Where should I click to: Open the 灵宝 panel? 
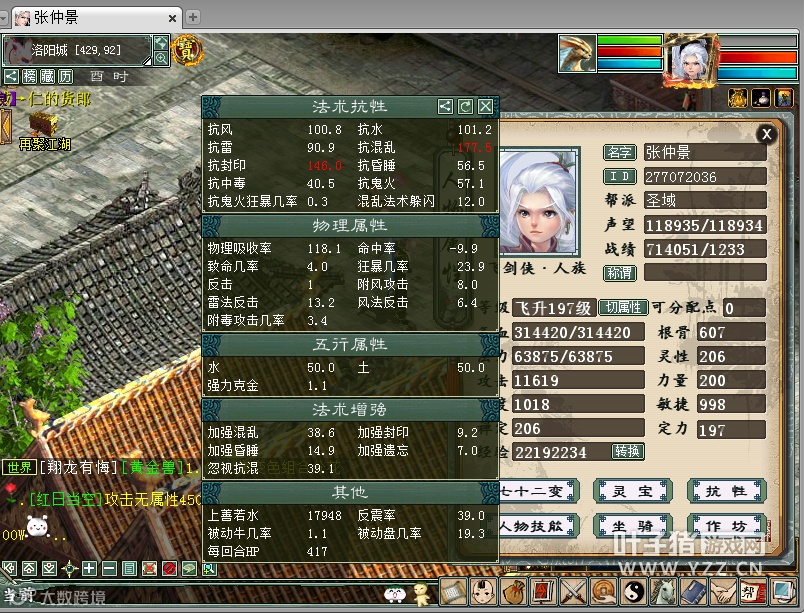625,491
